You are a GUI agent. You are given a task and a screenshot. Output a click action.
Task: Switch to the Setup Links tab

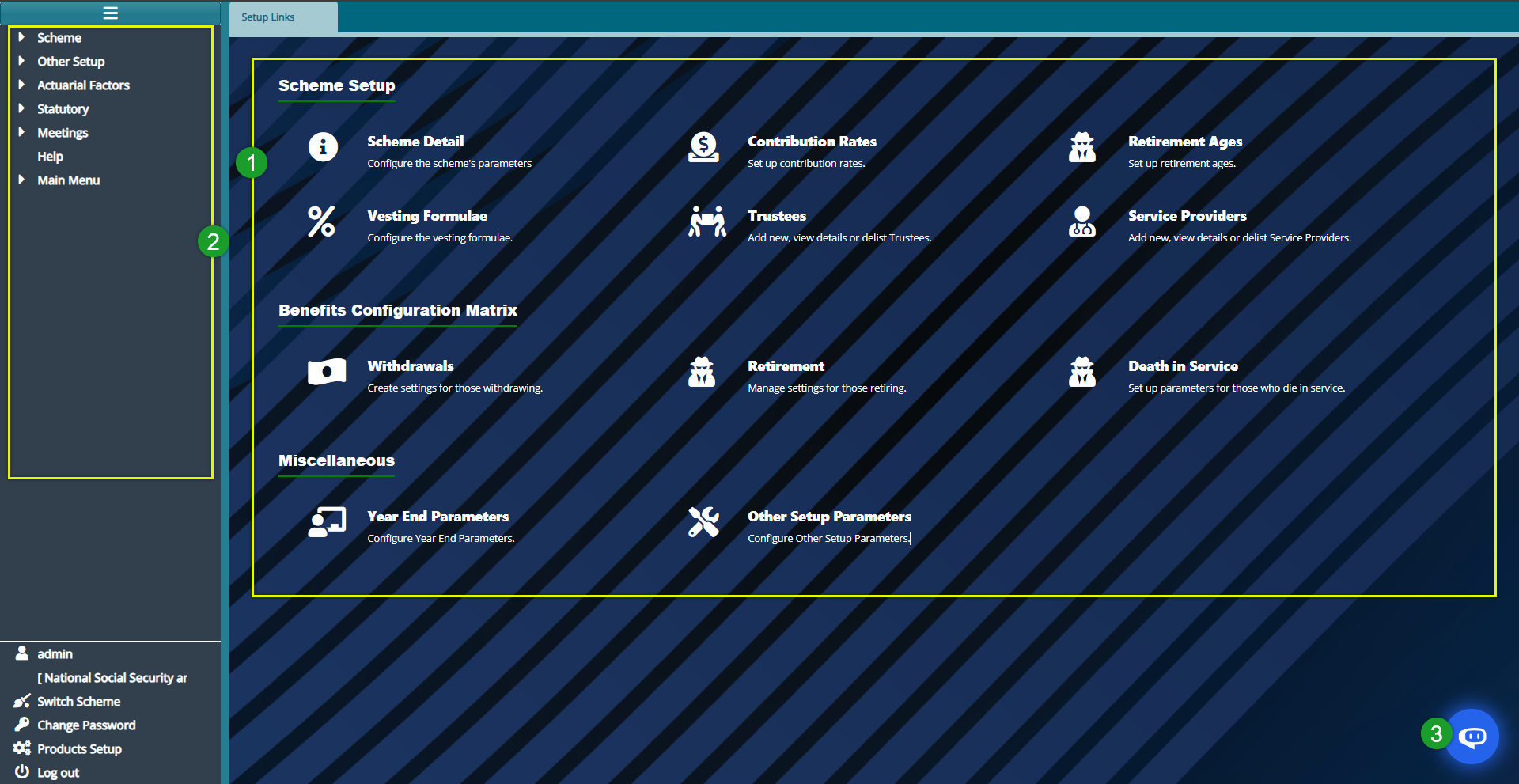point(267,17)
